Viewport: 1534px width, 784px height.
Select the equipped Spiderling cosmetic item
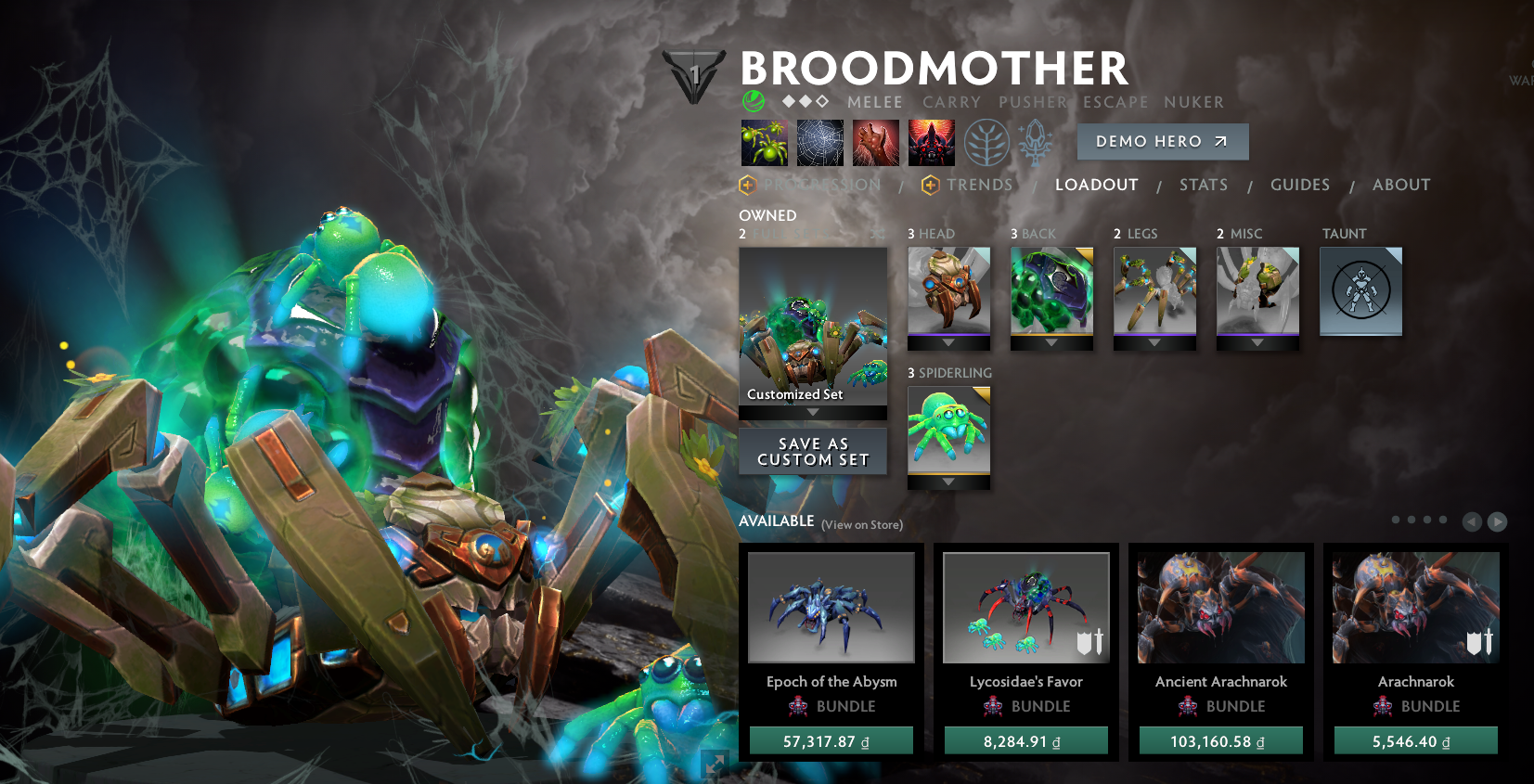coord(947,429)
